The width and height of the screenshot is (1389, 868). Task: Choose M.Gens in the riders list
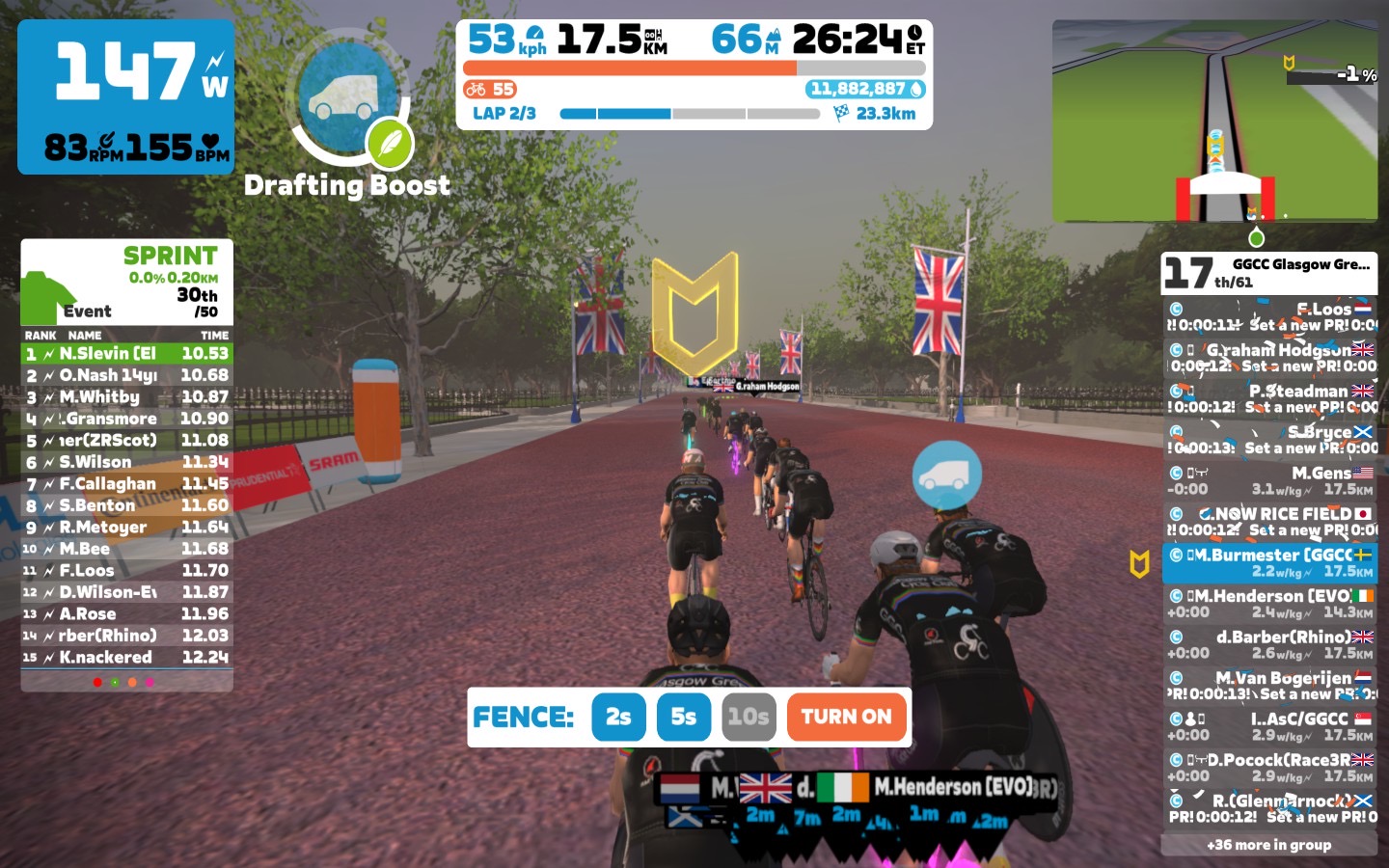pos(1268,480)
